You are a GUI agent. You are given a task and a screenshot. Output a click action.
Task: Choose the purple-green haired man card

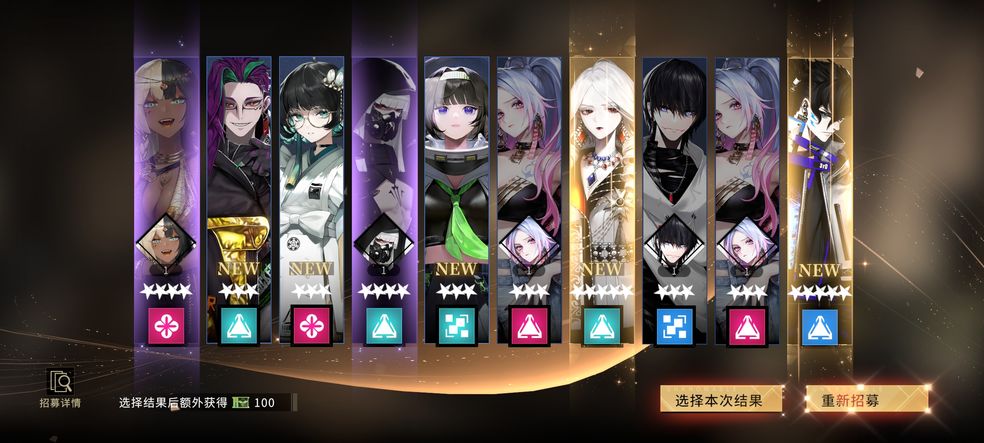click(x=239, y=180)
